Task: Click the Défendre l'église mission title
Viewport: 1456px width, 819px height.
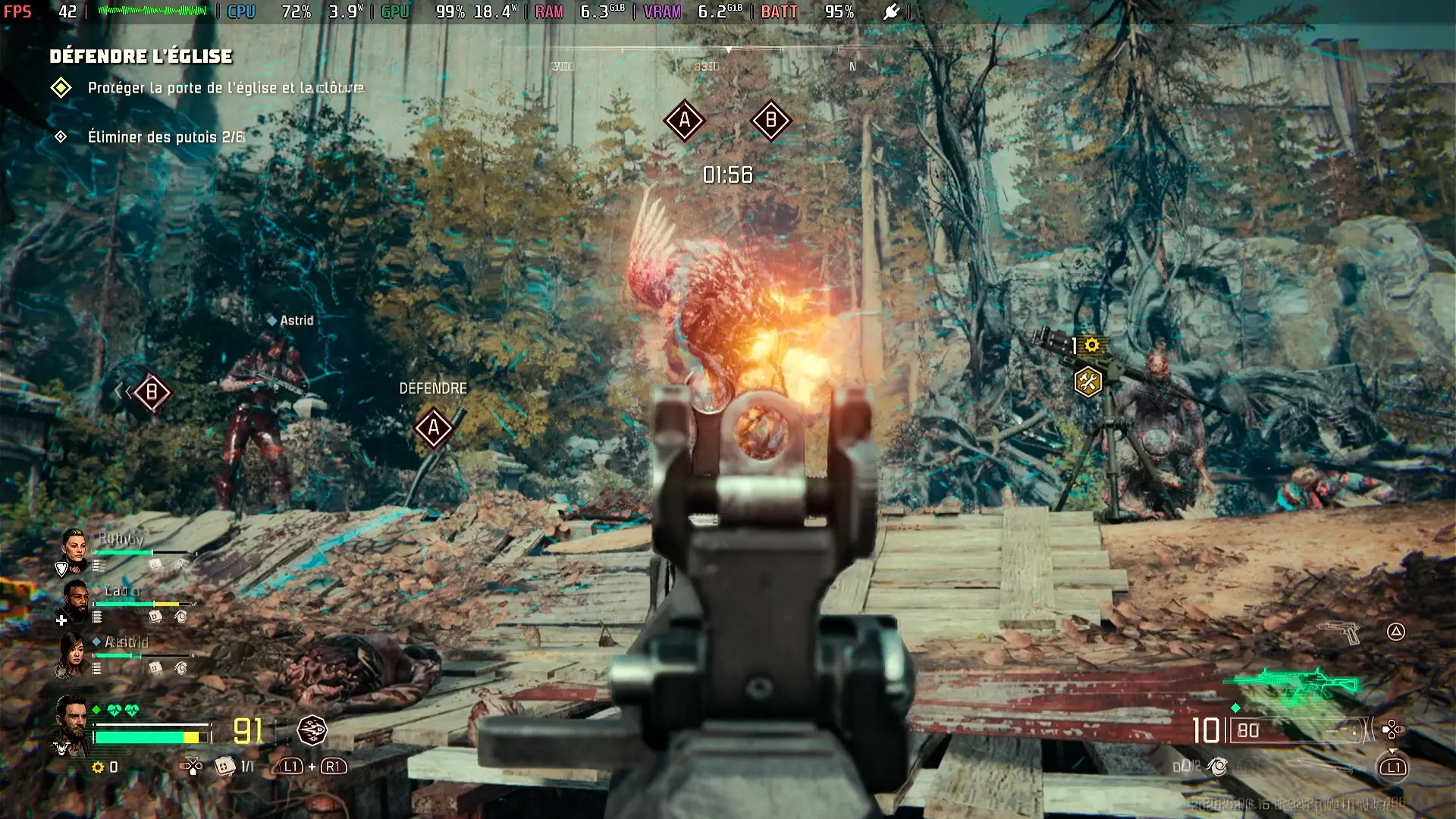Action: point(141,56)
